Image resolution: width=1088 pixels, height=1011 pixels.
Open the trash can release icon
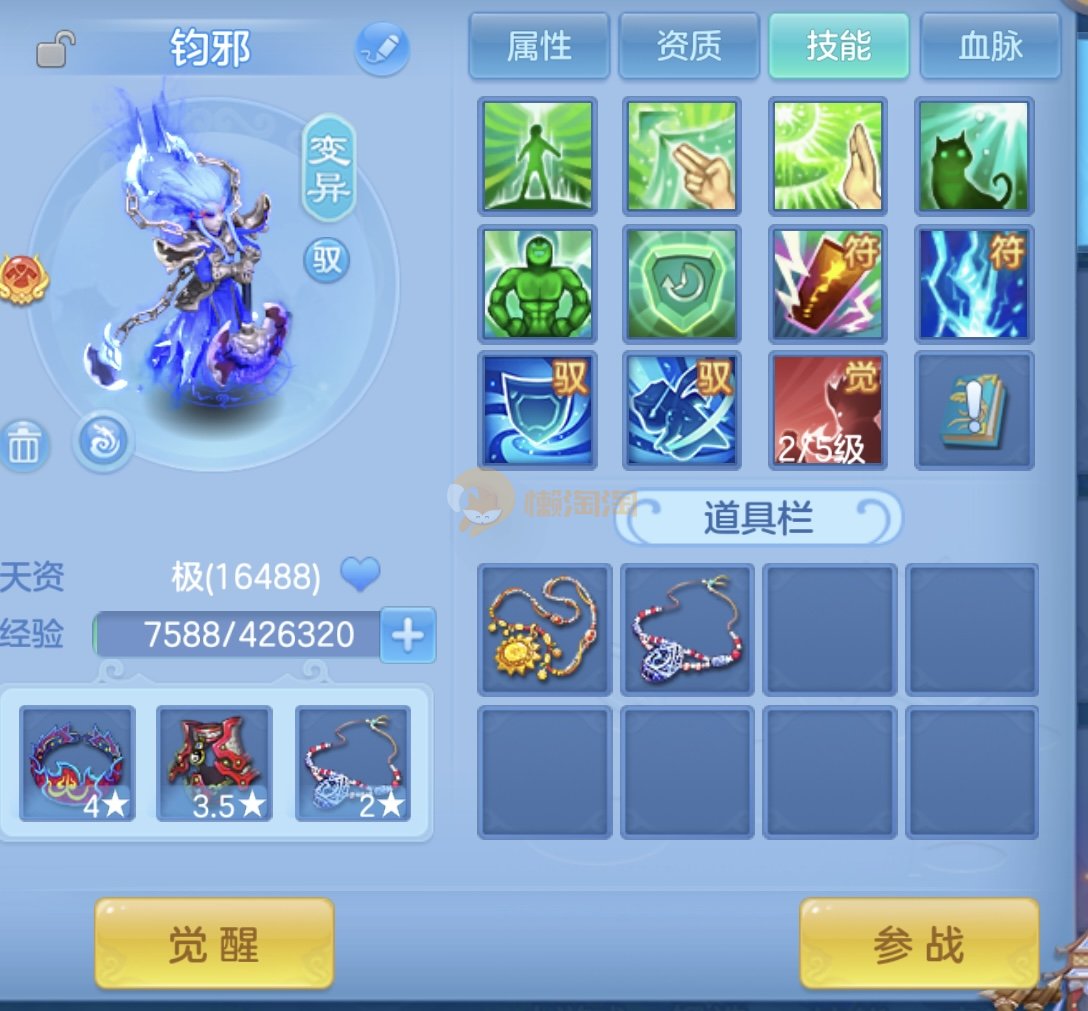[x=24, y=446]
